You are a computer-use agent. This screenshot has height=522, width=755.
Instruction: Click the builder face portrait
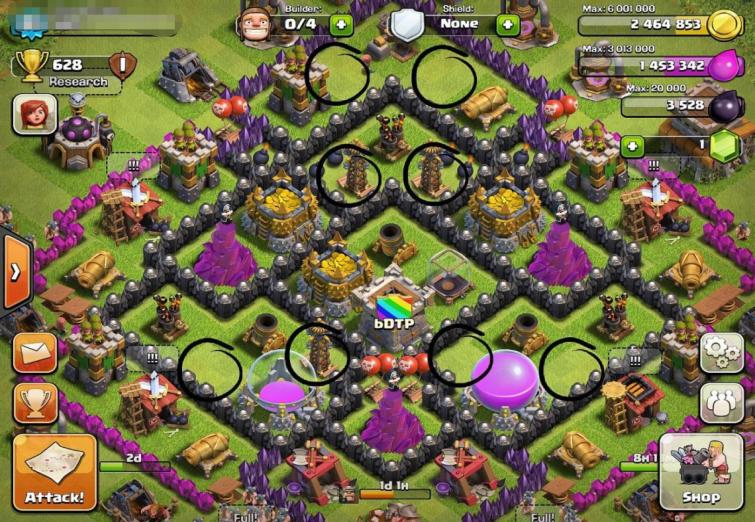click(x=257, y=22)
